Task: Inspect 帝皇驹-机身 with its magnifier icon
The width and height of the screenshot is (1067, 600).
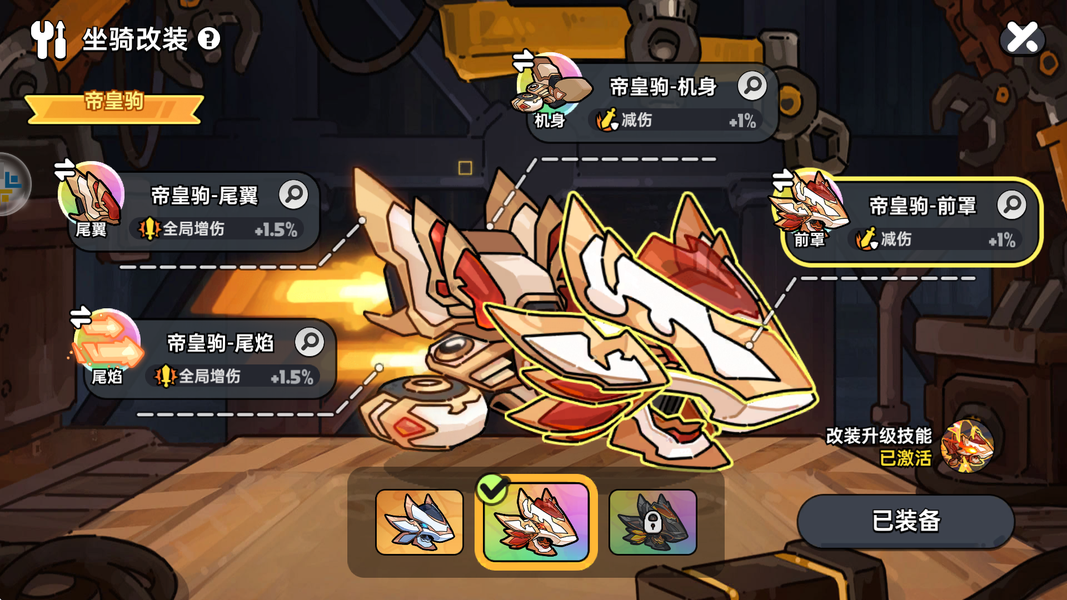Action: pos(752,86)
